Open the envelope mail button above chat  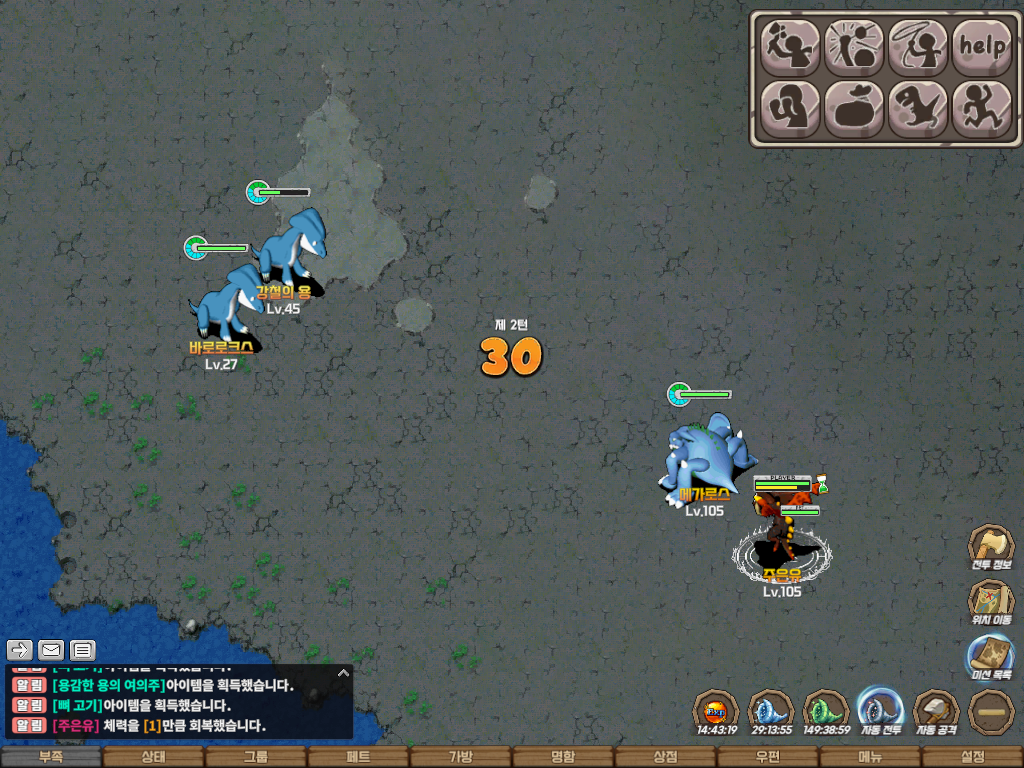(x=51, y=650)
